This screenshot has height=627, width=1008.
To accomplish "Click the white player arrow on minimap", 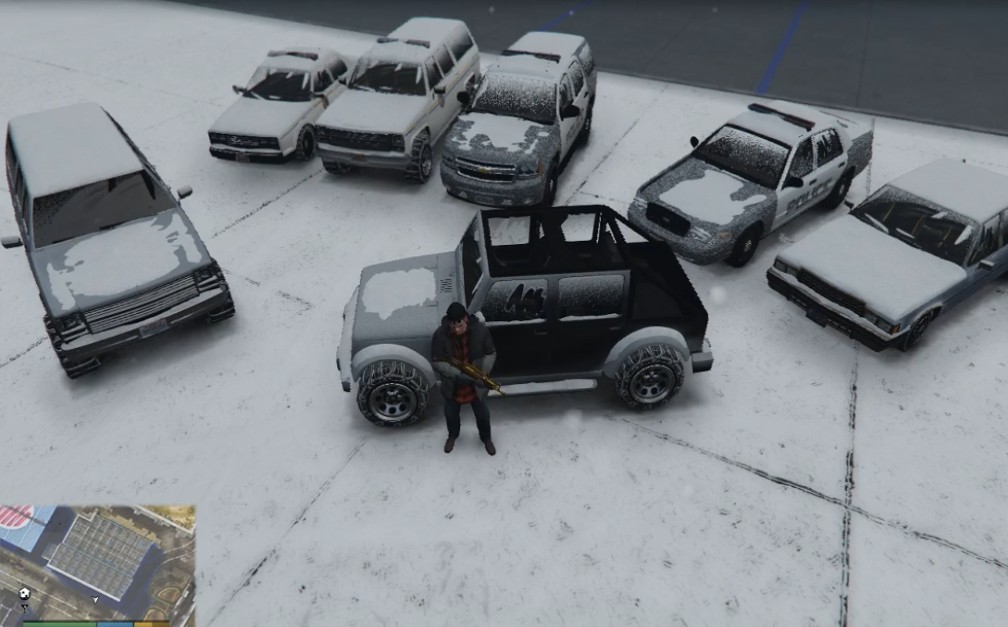I will [95, 599].
